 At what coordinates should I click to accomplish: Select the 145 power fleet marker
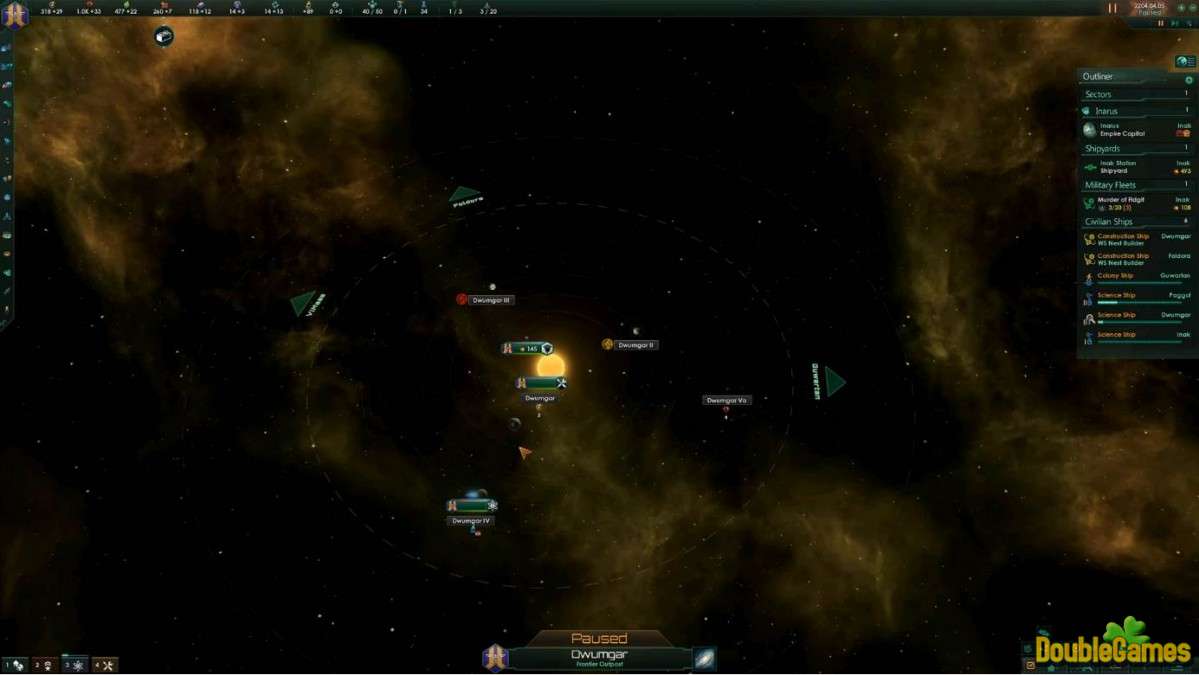[x=527, y=349]
